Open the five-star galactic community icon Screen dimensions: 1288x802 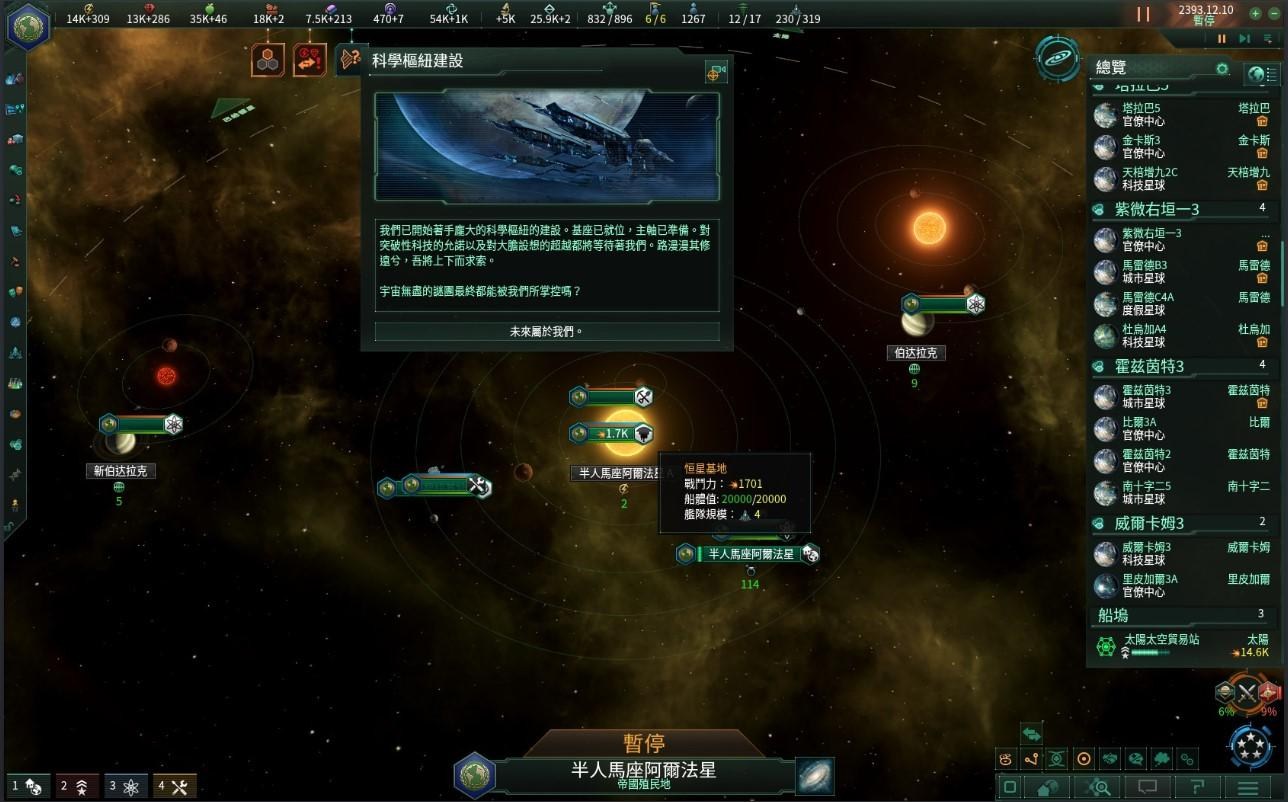1249,745
